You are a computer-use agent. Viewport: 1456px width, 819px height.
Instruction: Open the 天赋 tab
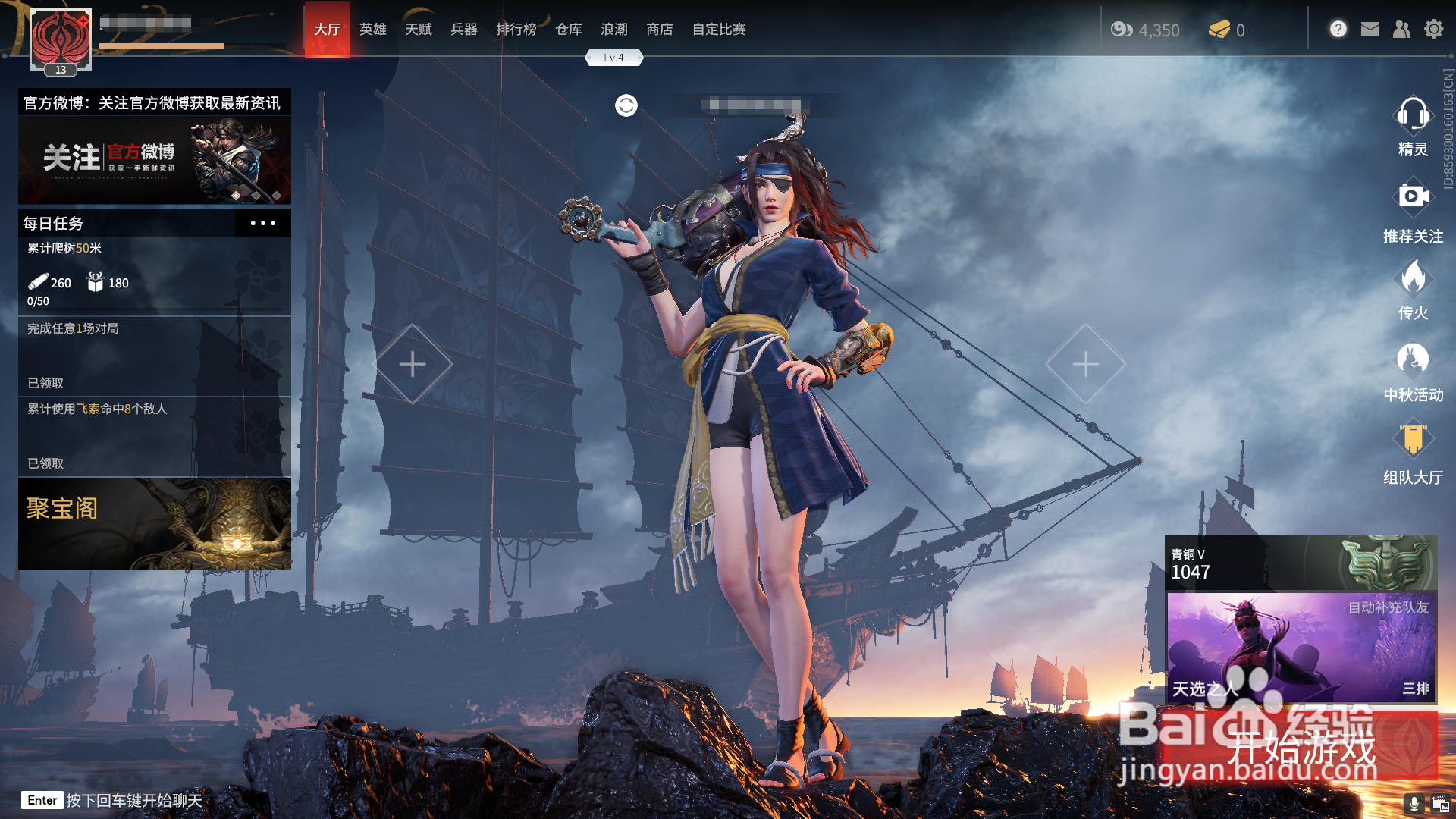point(418,30)
